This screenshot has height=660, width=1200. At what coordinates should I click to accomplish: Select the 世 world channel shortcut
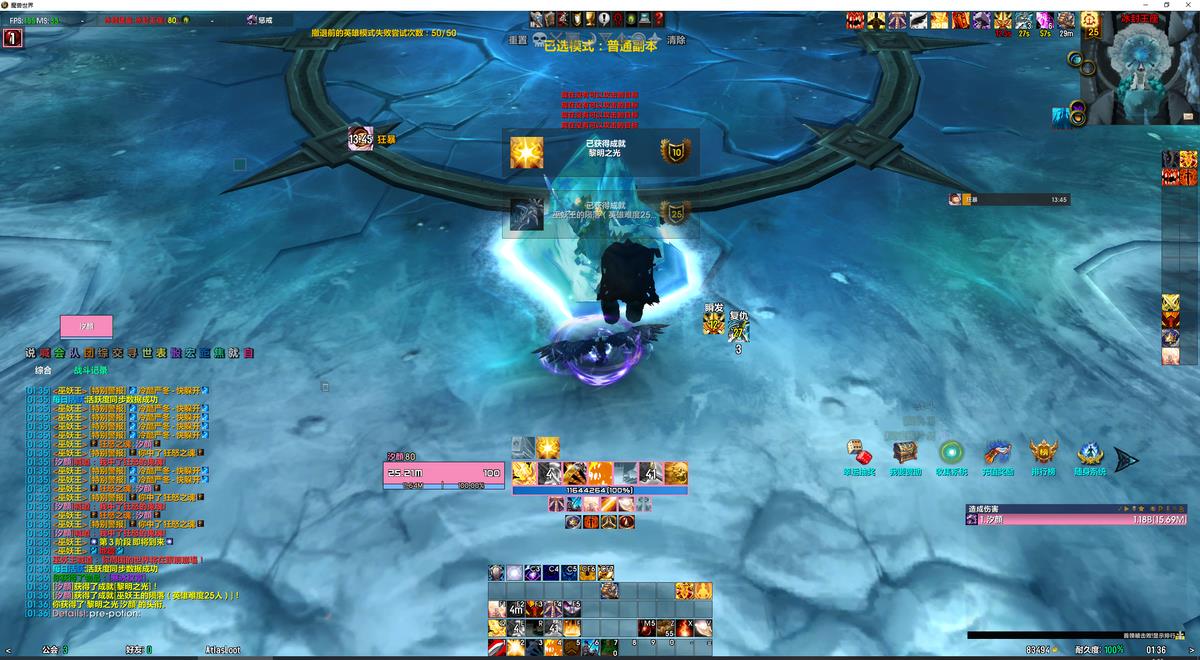tap(146, 353)
